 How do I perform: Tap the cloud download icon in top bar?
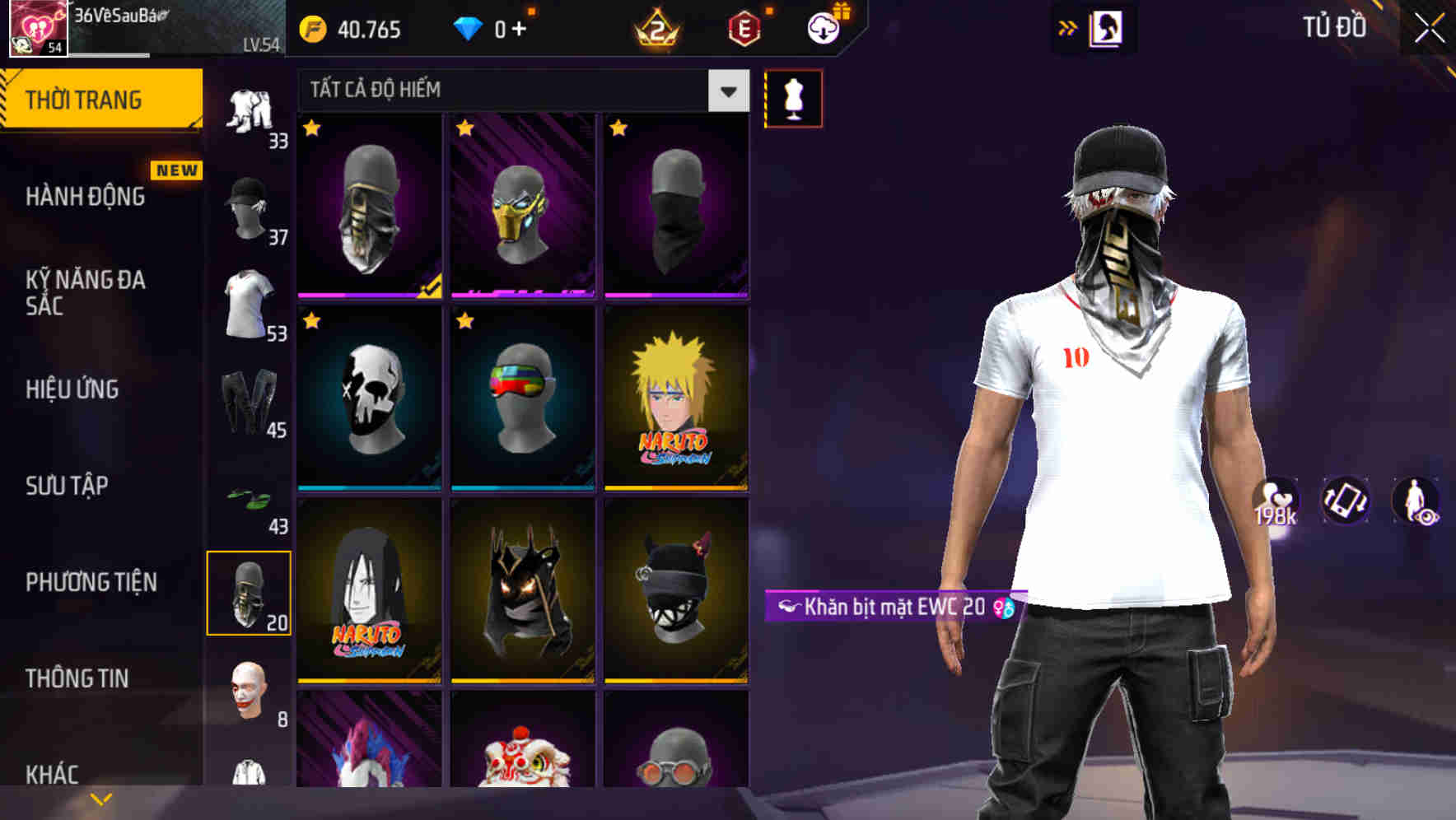821,27
